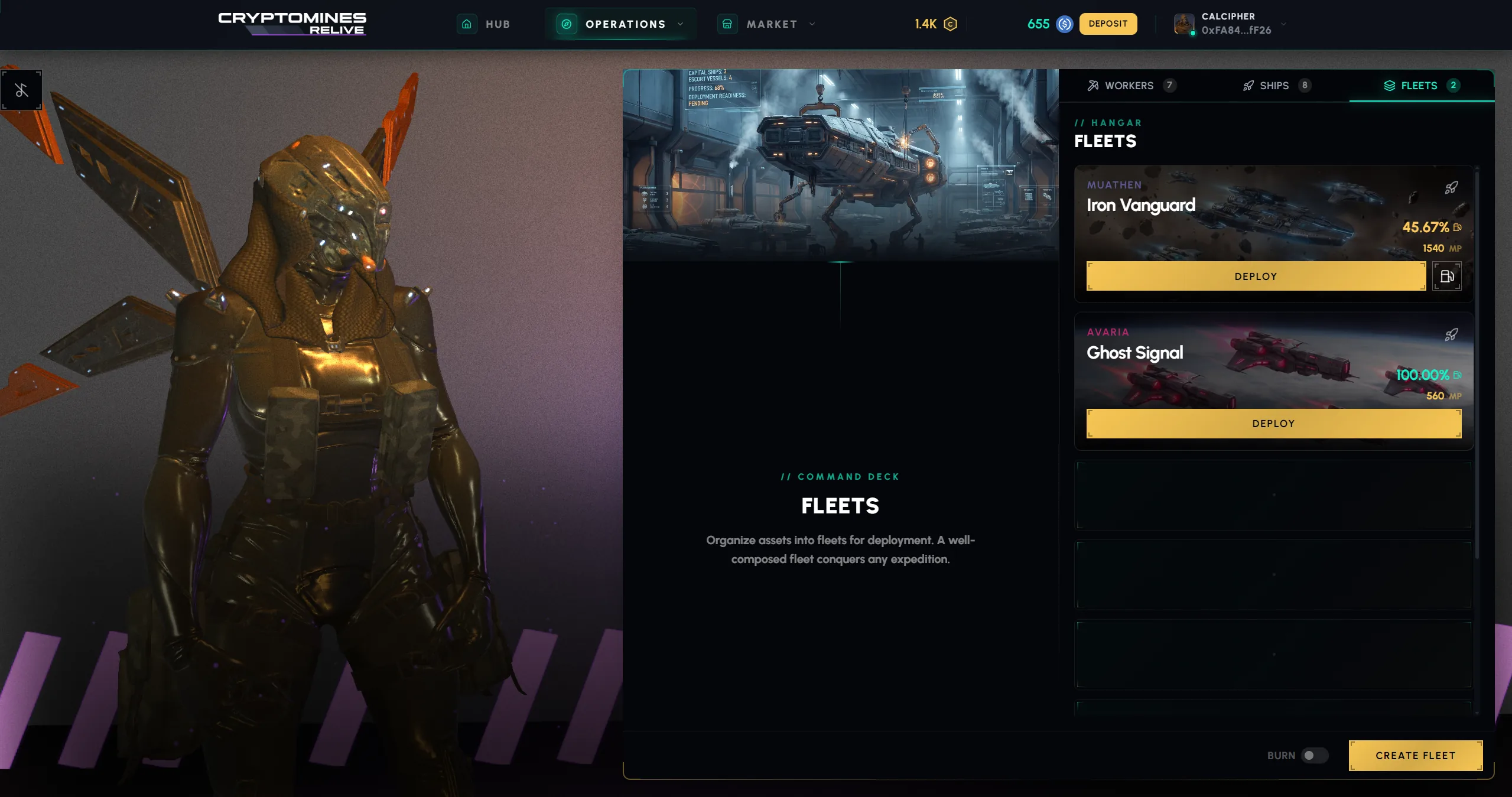The image size is (1512, 797).
Task: Switch to the SHIPS tab
Action: point(1275,85)
